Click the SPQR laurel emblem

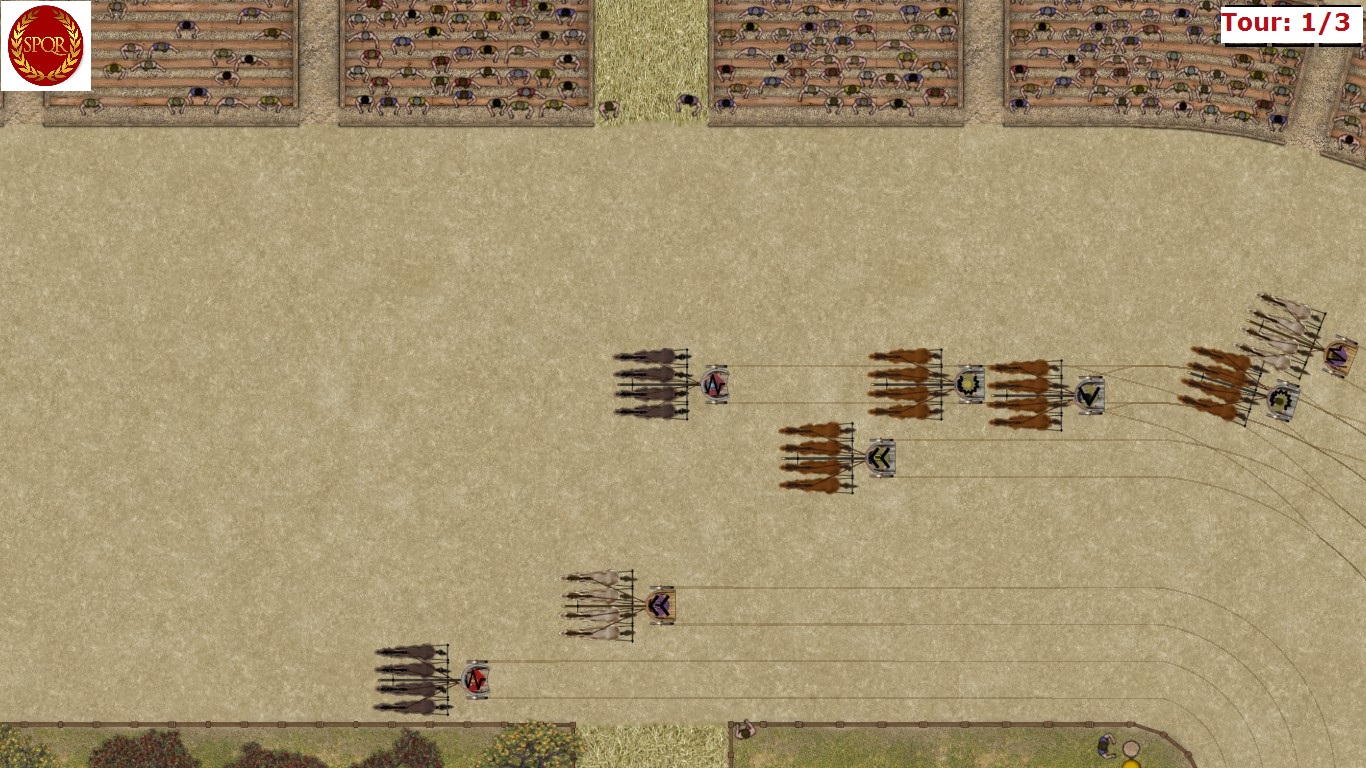click(x=45, y=46)
